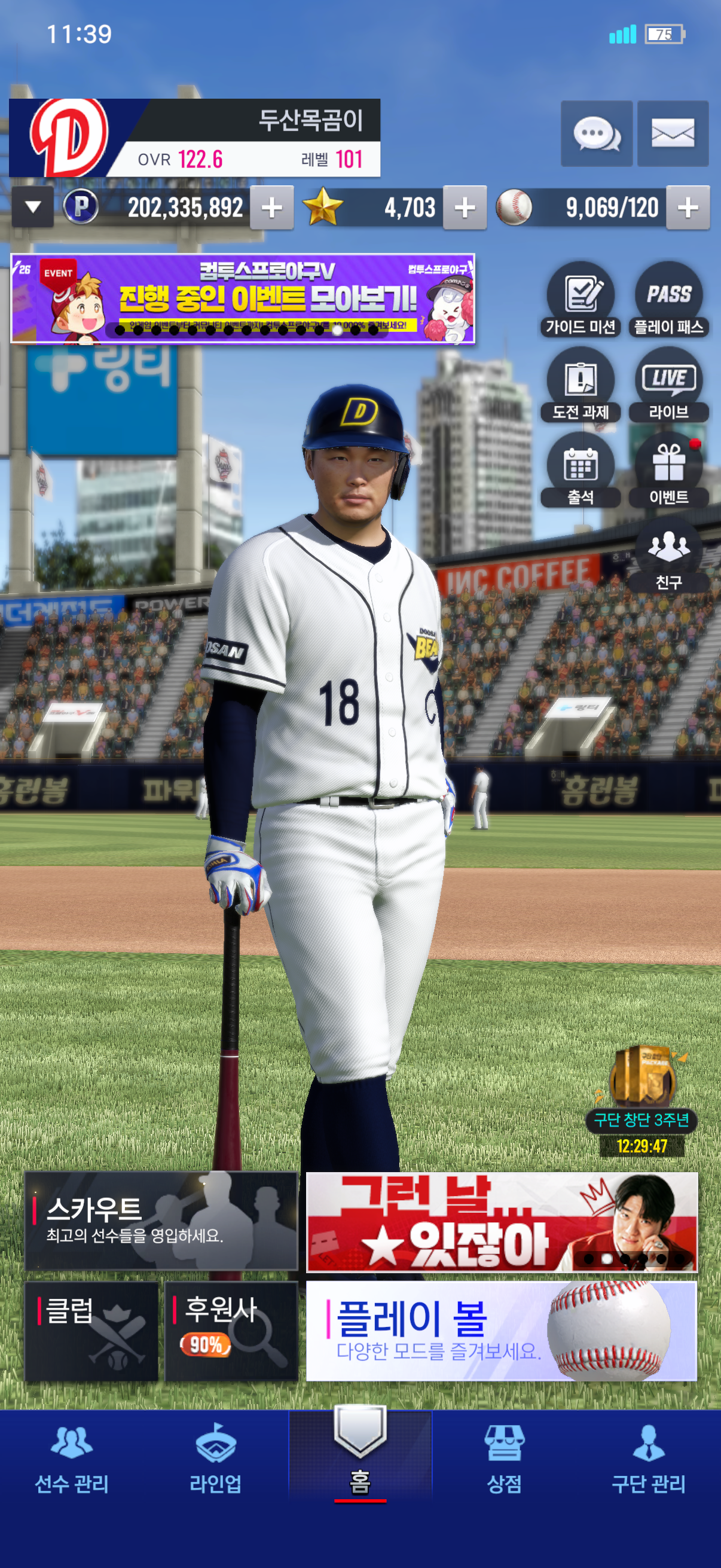This screenshot has height=1568, width=721.
Task: Open the 클럽 club menu
Action: pos(91,1331)
